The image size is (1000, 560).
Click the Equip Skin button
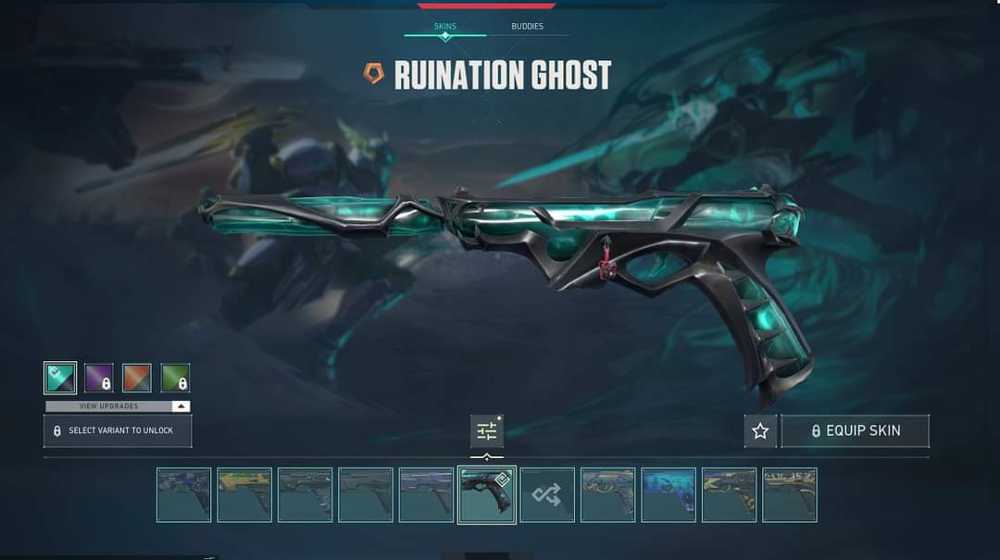click(855, 431)
